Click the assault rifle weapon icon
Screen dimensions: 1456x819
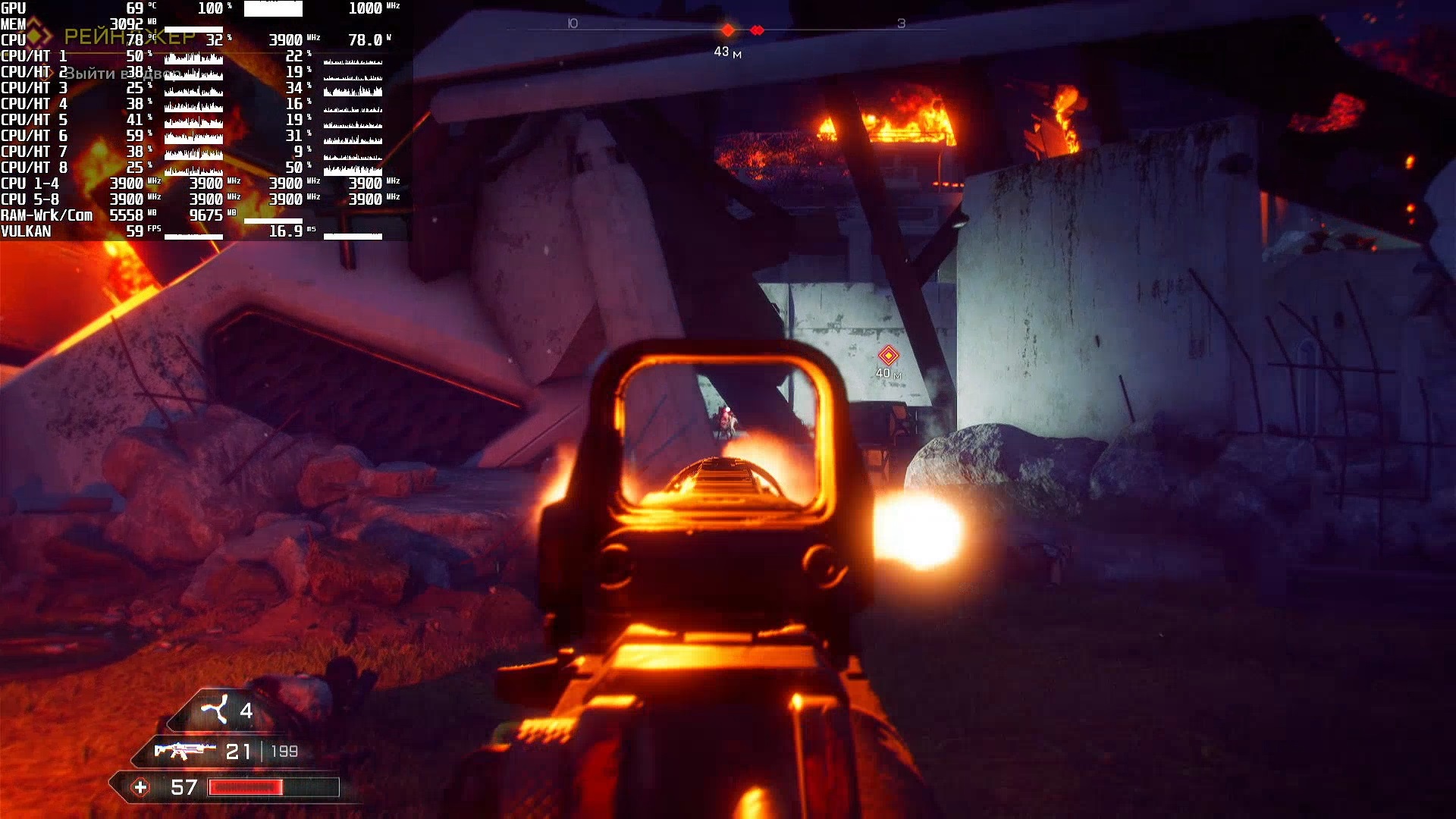pos(184,751)
